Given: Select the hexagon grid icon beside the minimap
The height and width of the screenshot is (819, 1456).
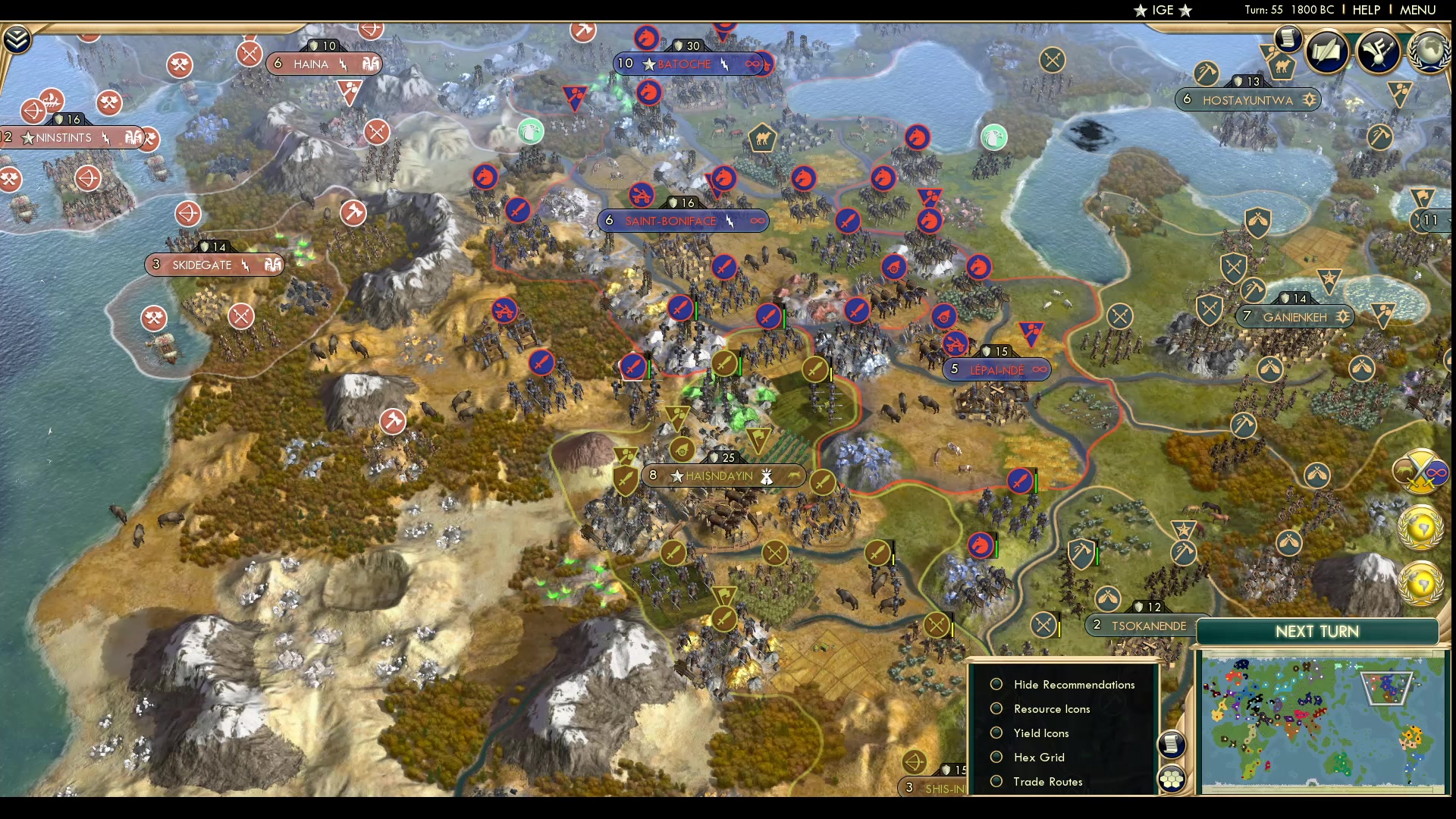Looking at the screenshot, I should pyautogui.click(x=1172, y=777).
